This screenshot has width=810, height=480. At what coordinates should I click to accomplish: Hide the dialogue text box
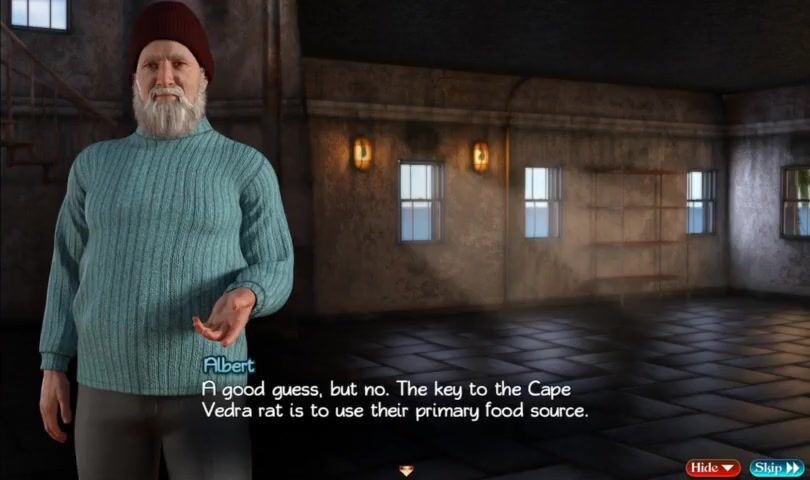tap(712, 467)
